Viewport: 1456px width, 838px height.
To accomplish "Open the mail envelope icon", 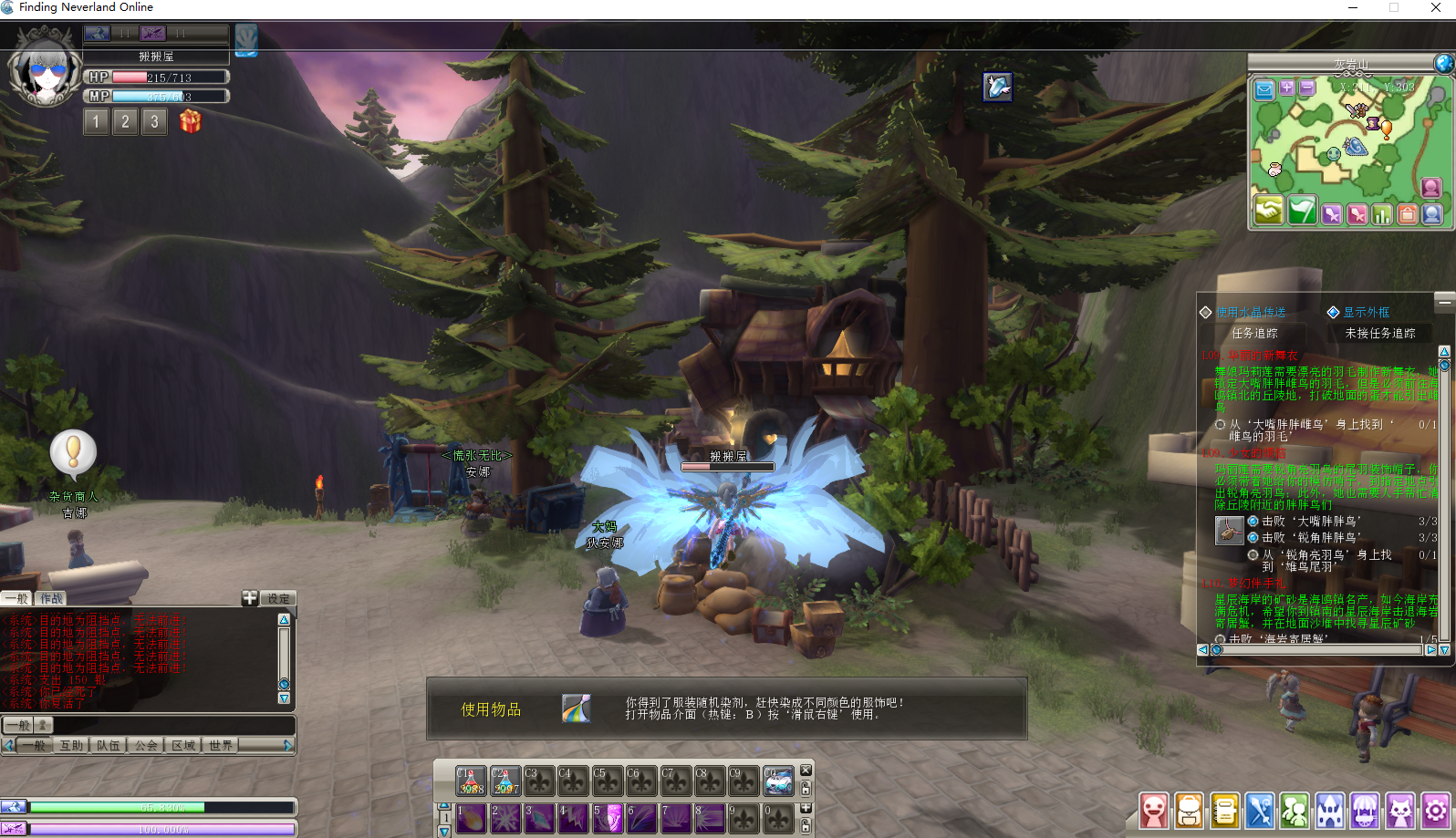I will pos(1264,89).
